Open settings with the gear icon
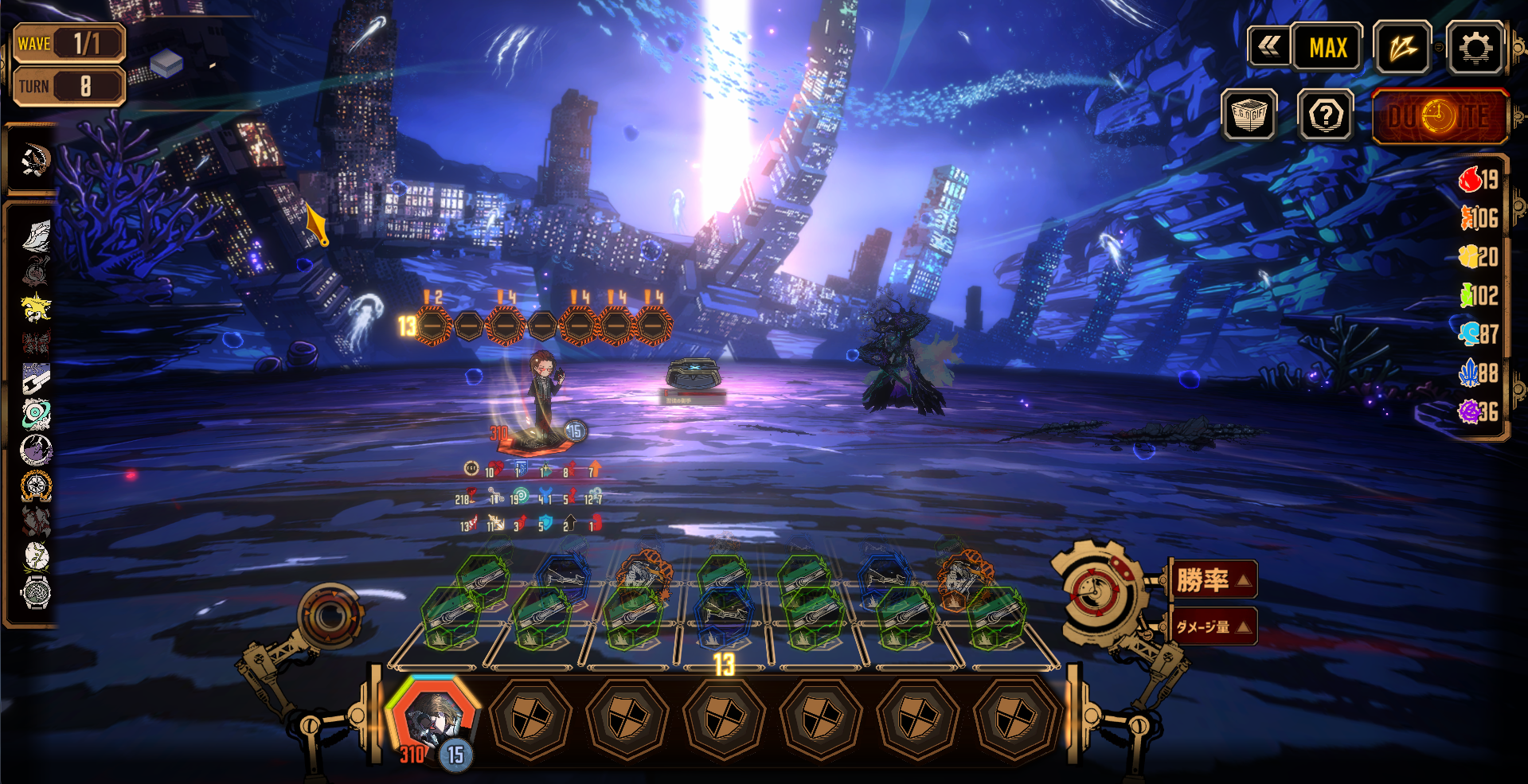The width and height of the screenshot is (1528, 784). pyautogui.click(x=1475, y=48)
